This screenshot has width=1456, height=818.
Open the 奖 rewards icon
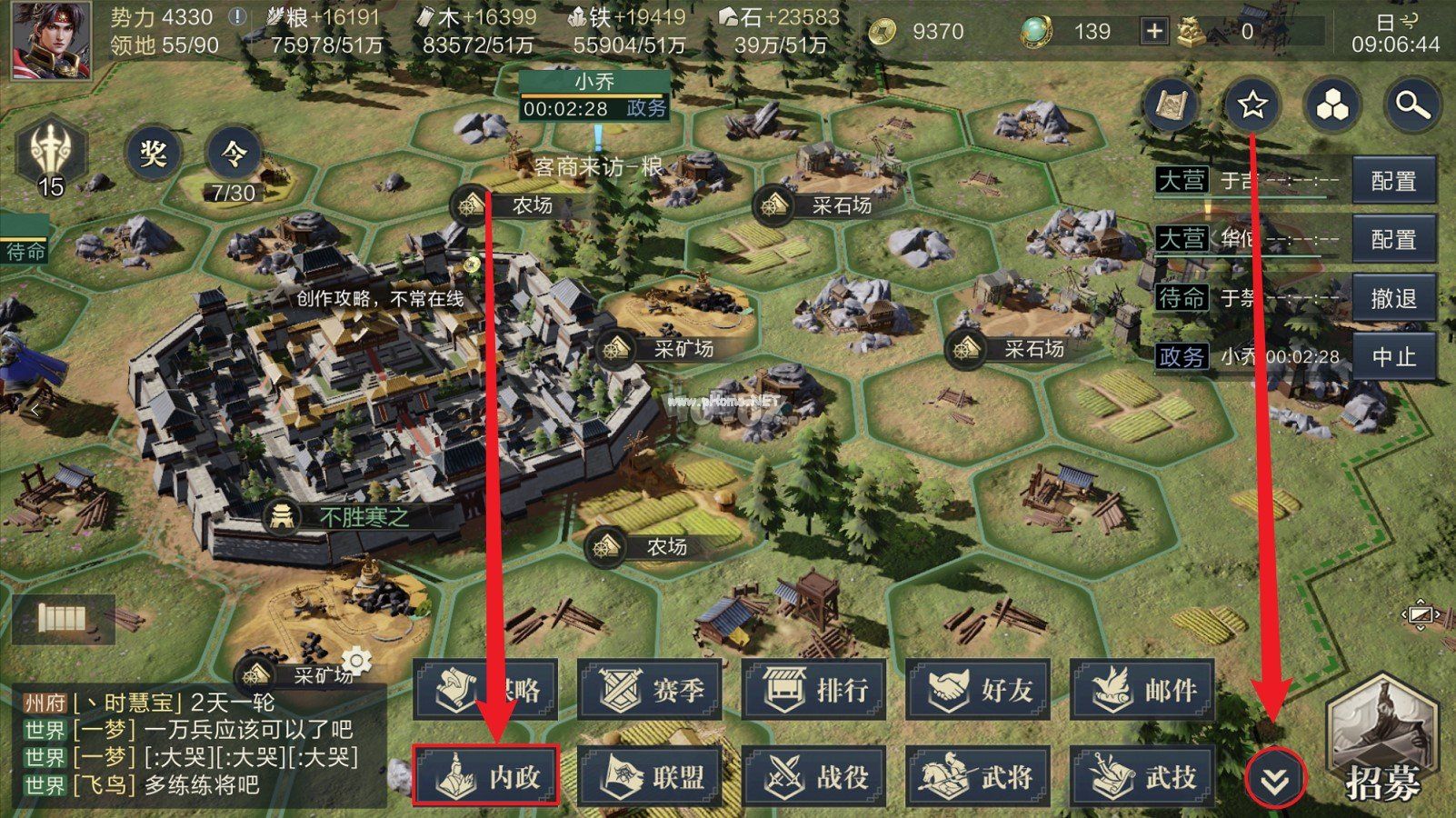153,153
